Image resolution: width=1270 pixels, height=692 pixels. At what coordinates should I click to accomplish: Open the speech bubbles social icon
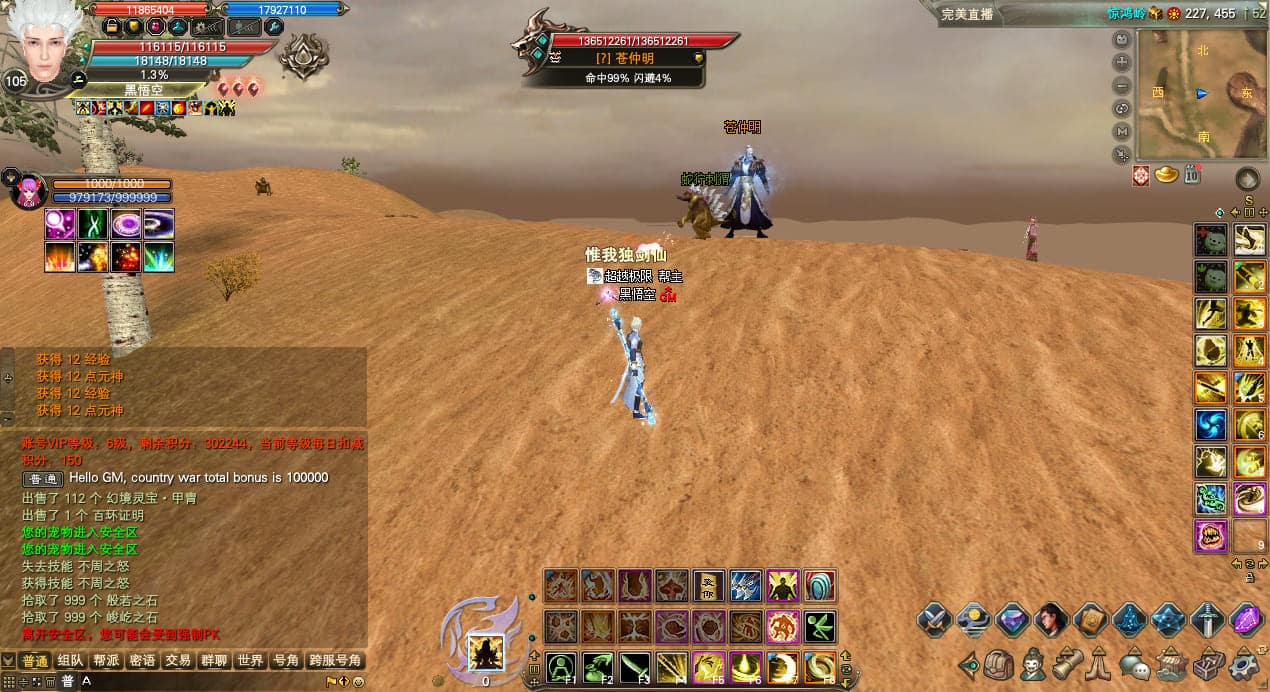1134,664
